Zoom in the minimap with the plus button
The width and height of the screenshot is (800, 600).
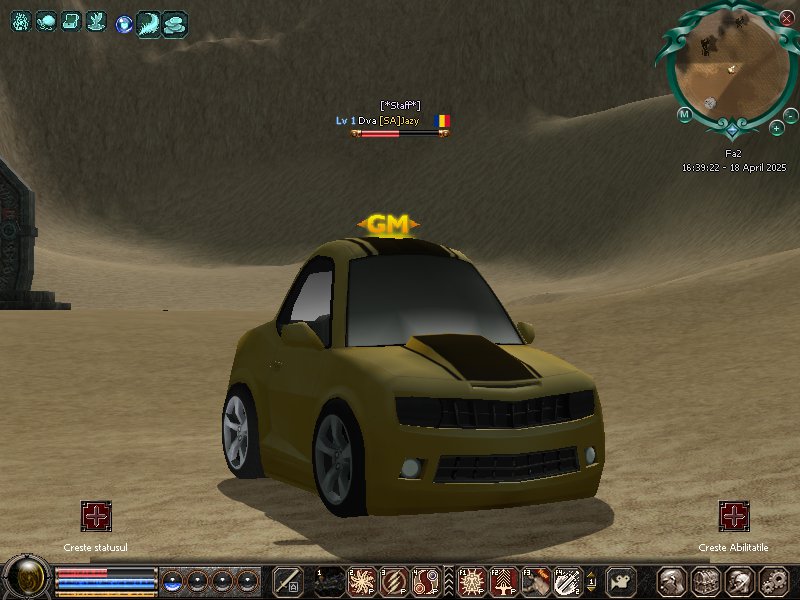coord(777,128)
